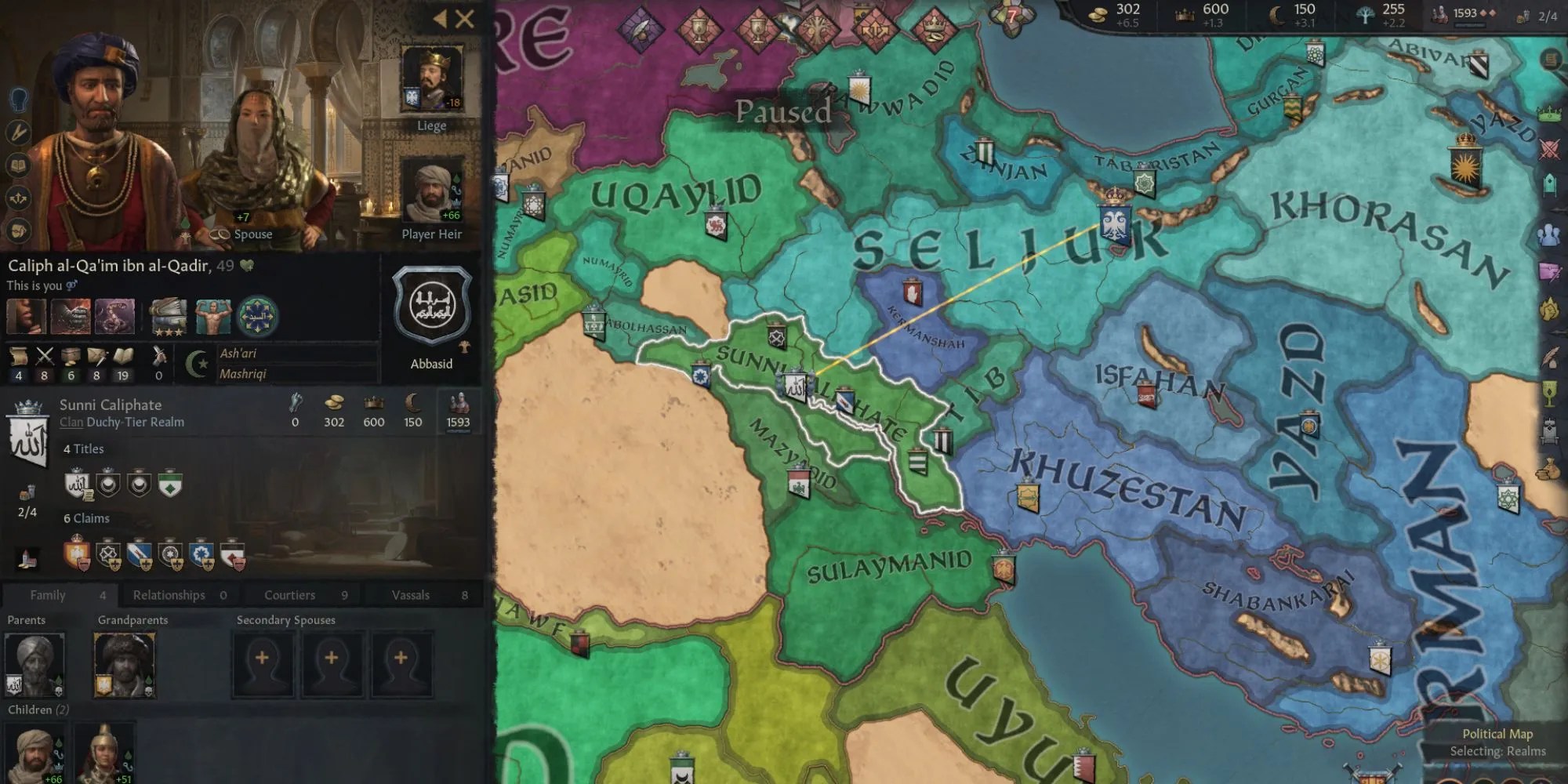
Task: Click the theater mask icon in left sidebar
Action: click(17, 229)
